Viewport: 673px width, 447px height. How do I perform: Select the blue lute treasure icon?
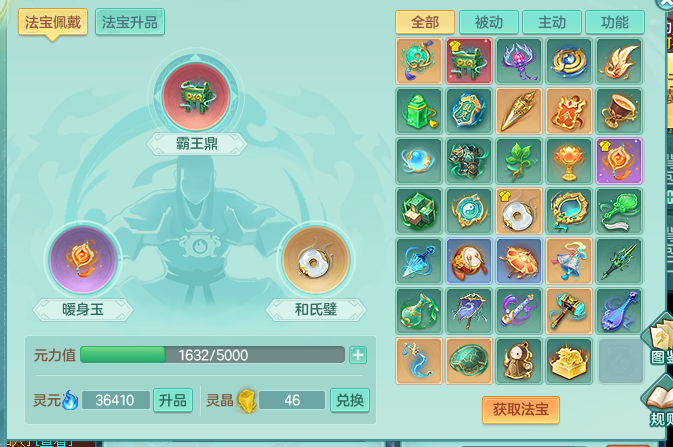click(619, 310)
